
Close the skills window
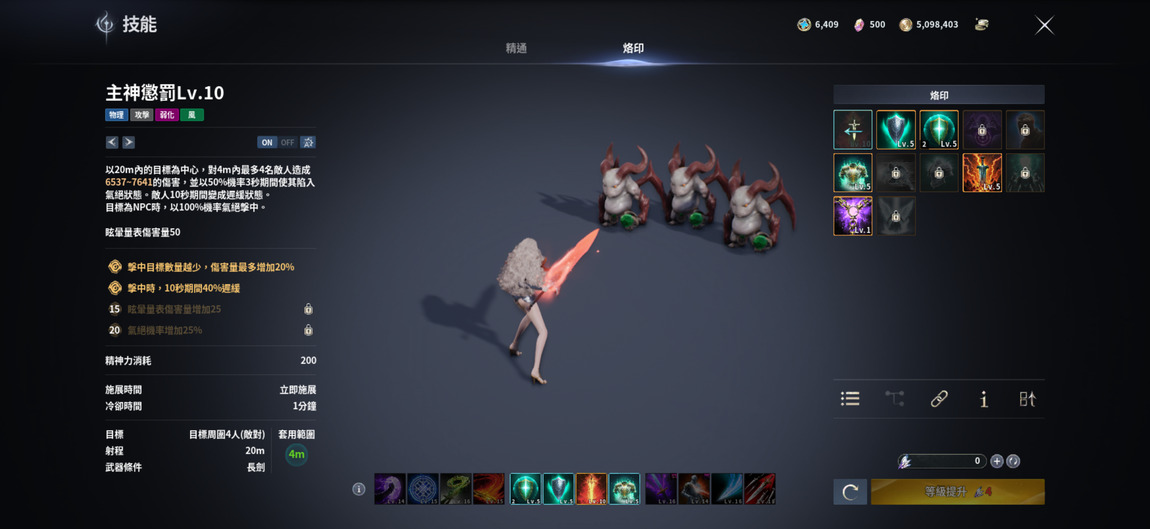click(1044, 25)
